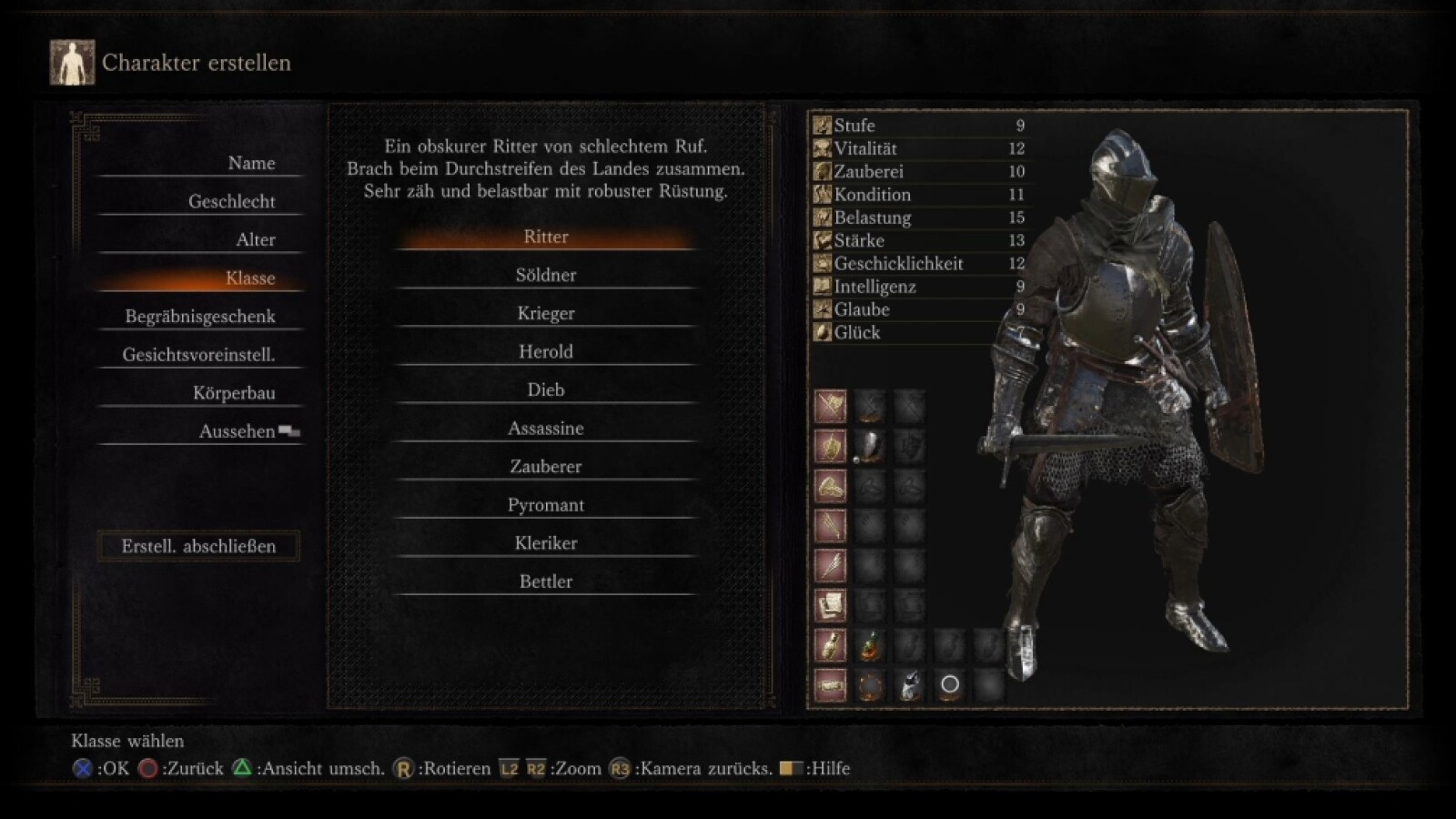The height and width of the screenshot is (819, 1456).
Task: Choose the Zauberer class
Action: click(x=546, y=466)
